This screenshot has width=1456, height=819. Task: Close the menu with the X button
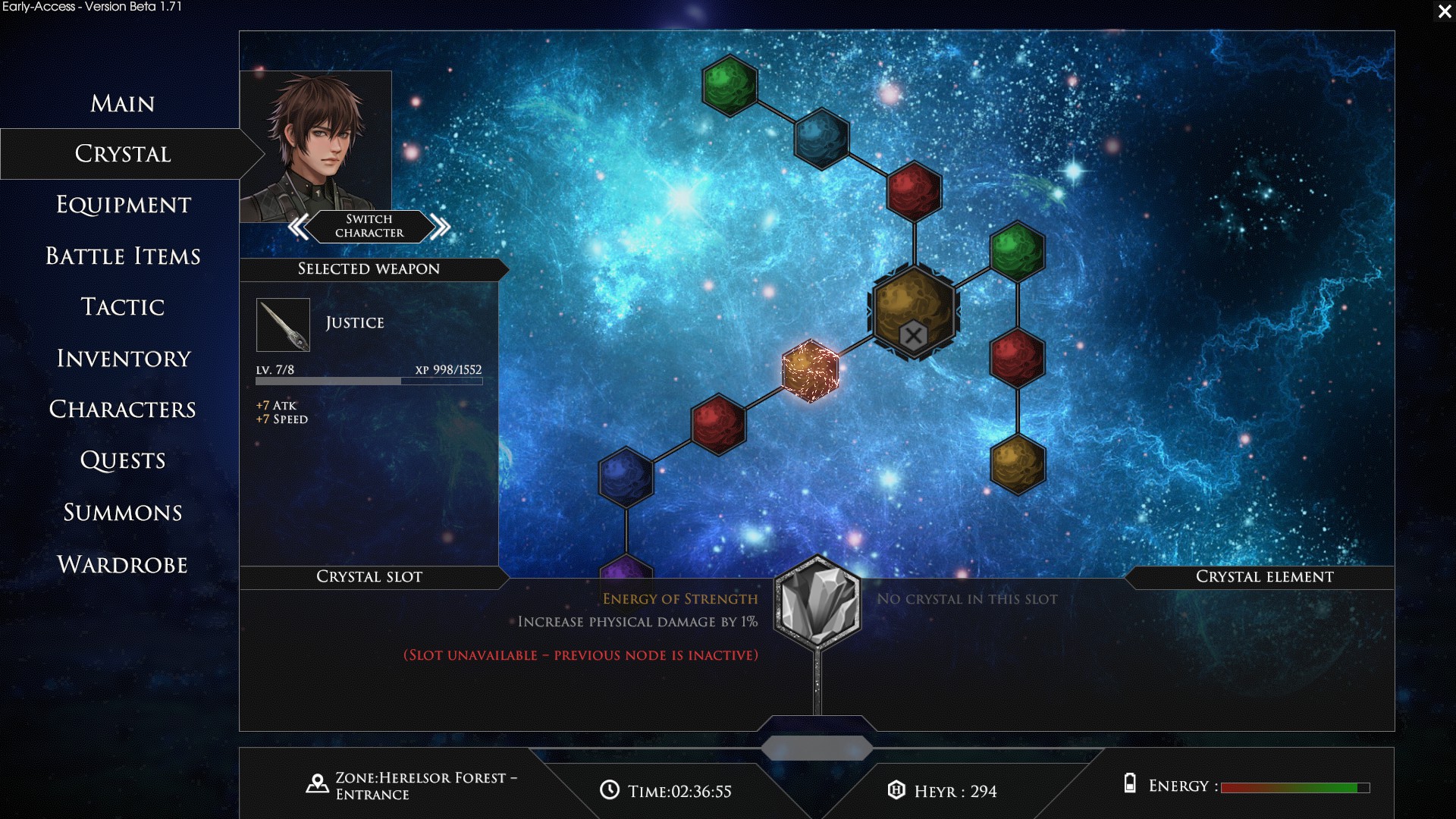click(x=1444, y=11)
